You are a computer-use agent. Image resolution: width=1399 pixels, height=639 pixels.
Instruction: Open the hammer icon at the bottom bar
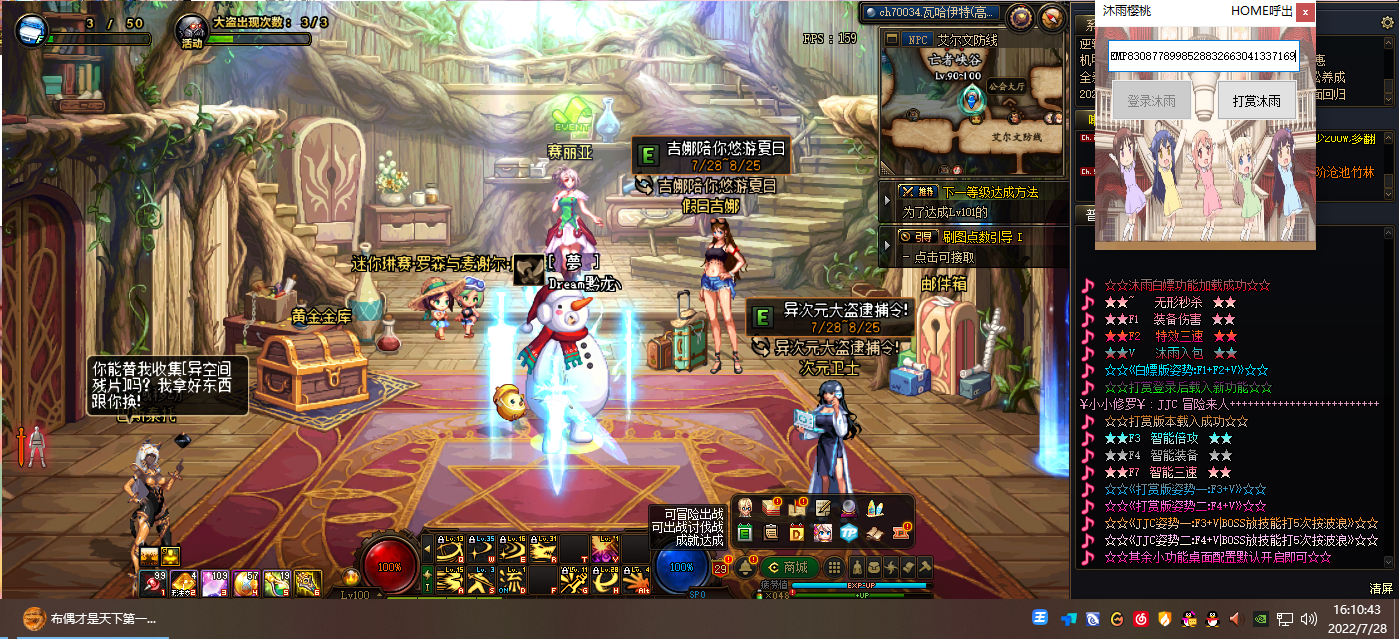tap(924, 567)
